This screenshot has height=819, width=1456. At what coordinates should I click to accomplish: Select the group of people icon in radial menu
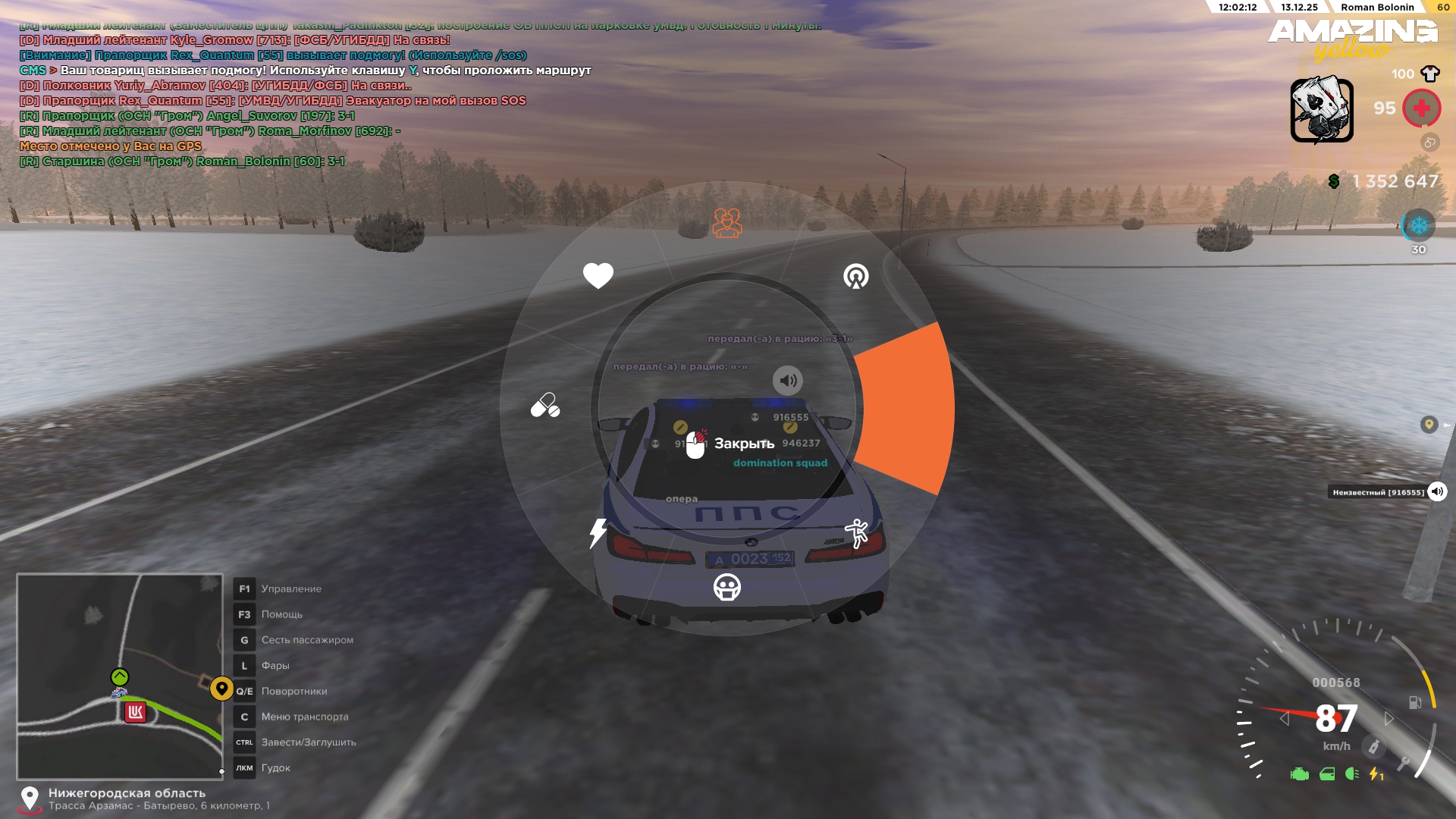[x=726, y=222]
